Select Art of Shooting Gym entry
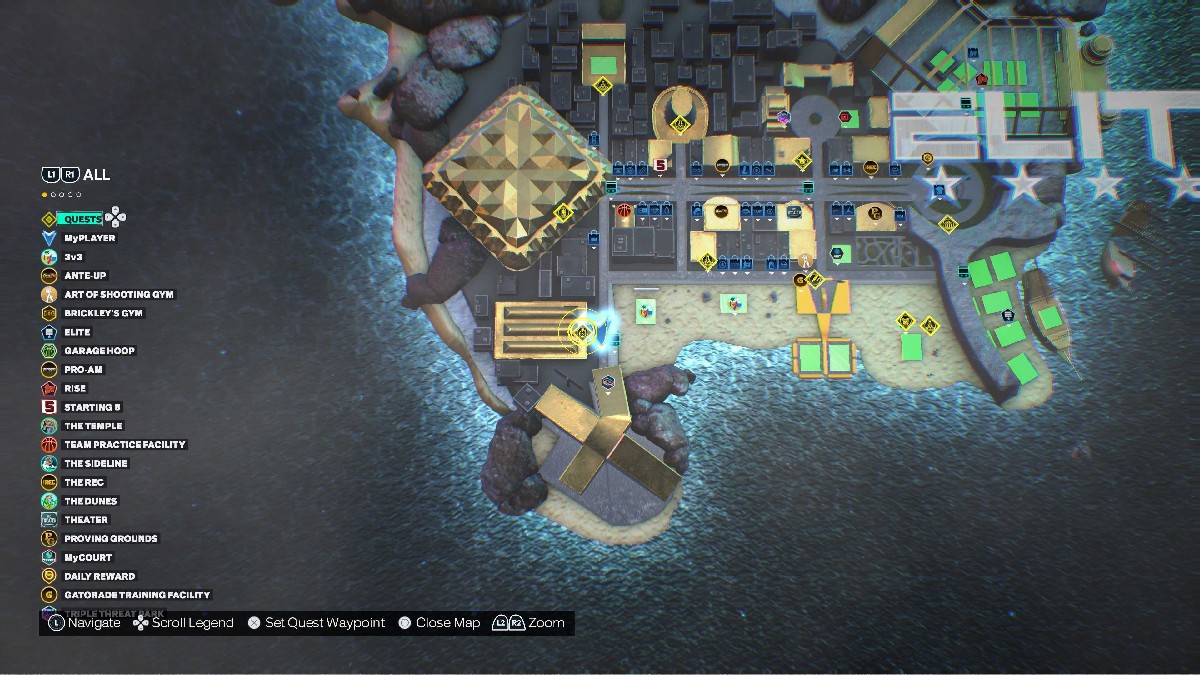 pos(119,294)
